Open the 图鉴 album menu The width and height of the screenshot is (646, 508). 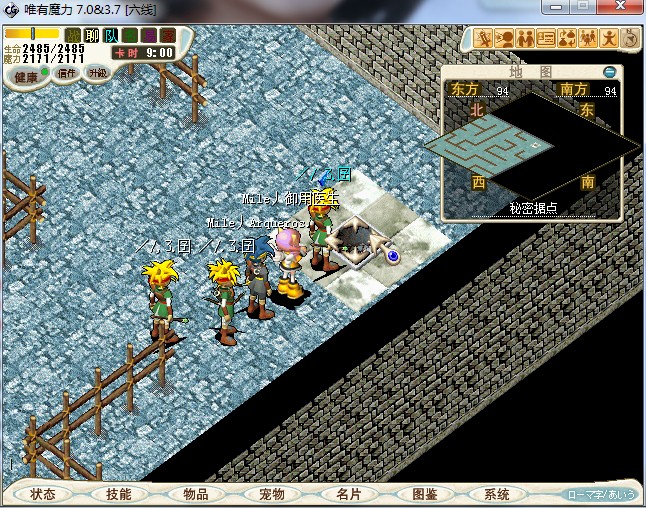click(x=424, y=494)
